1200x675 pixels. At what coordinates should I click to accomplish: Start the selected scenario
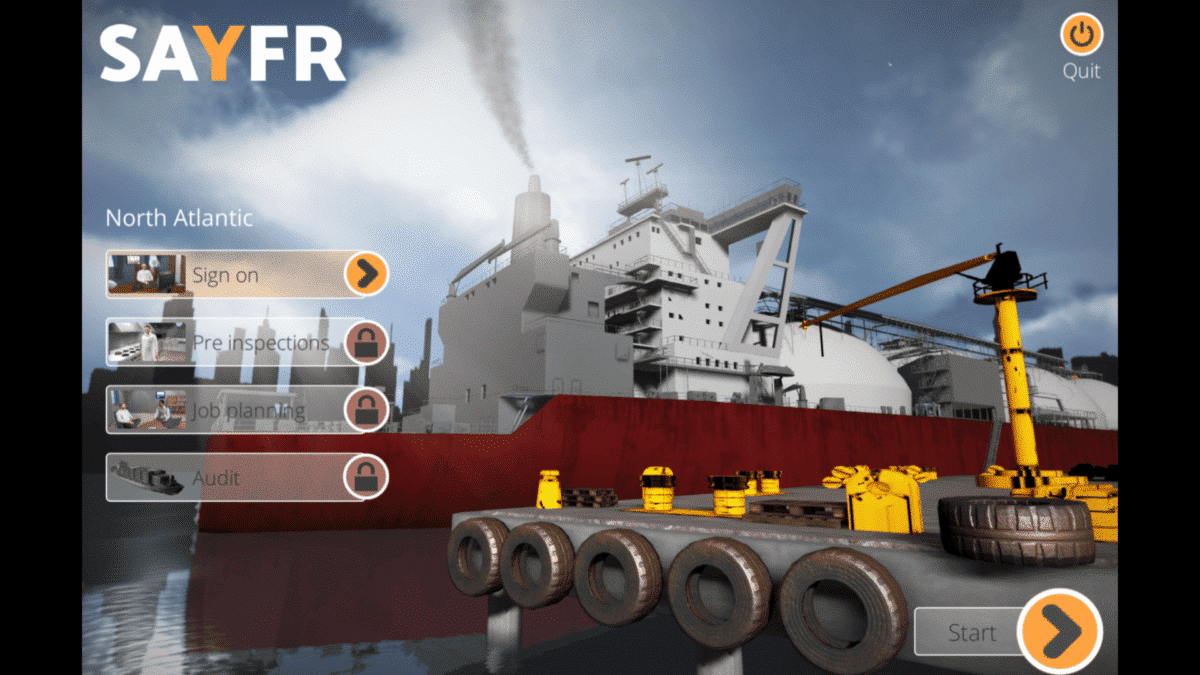pos(1058,632)
